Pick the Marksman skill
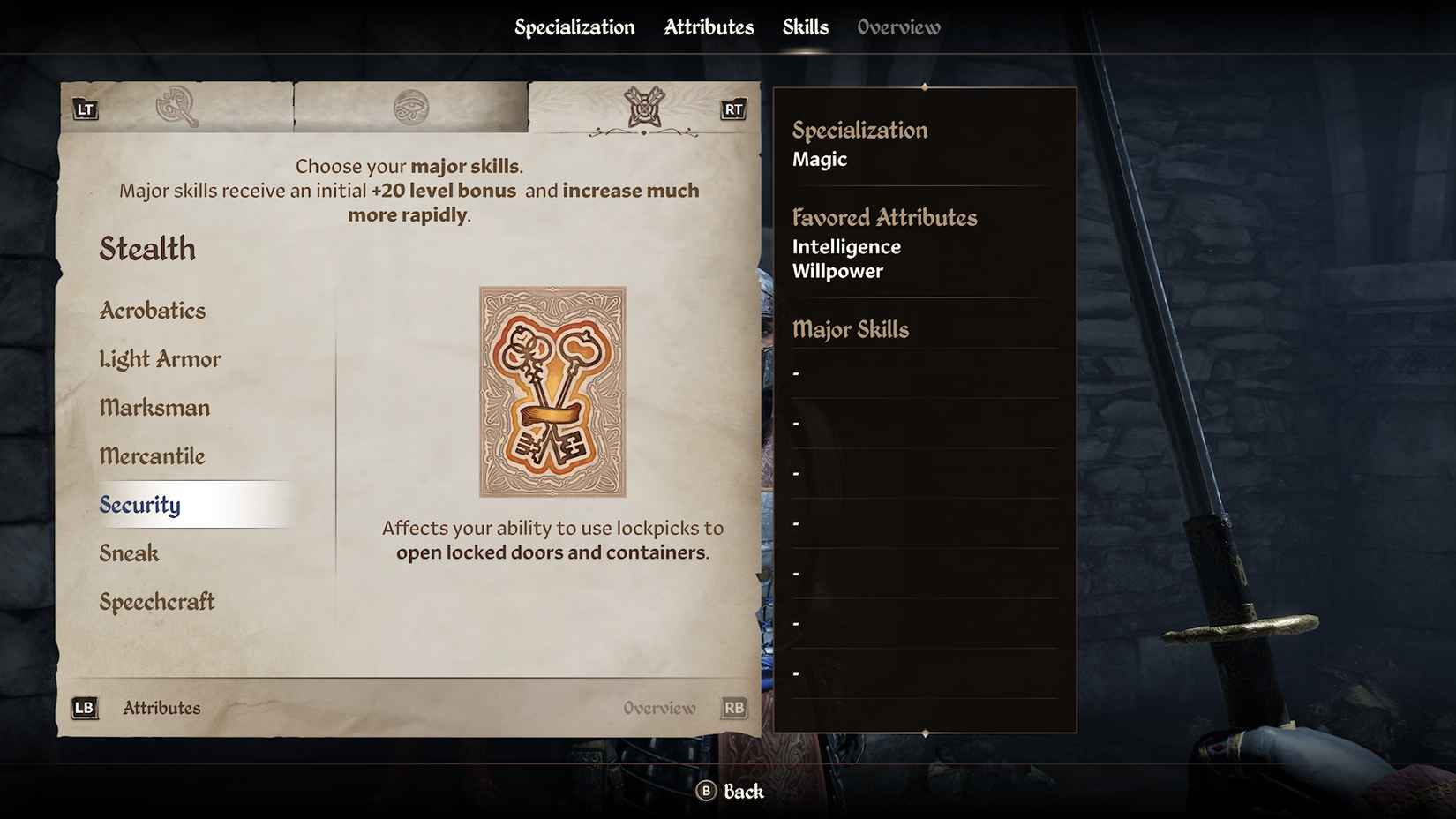Screen dimensions: 1456x819 154,408
